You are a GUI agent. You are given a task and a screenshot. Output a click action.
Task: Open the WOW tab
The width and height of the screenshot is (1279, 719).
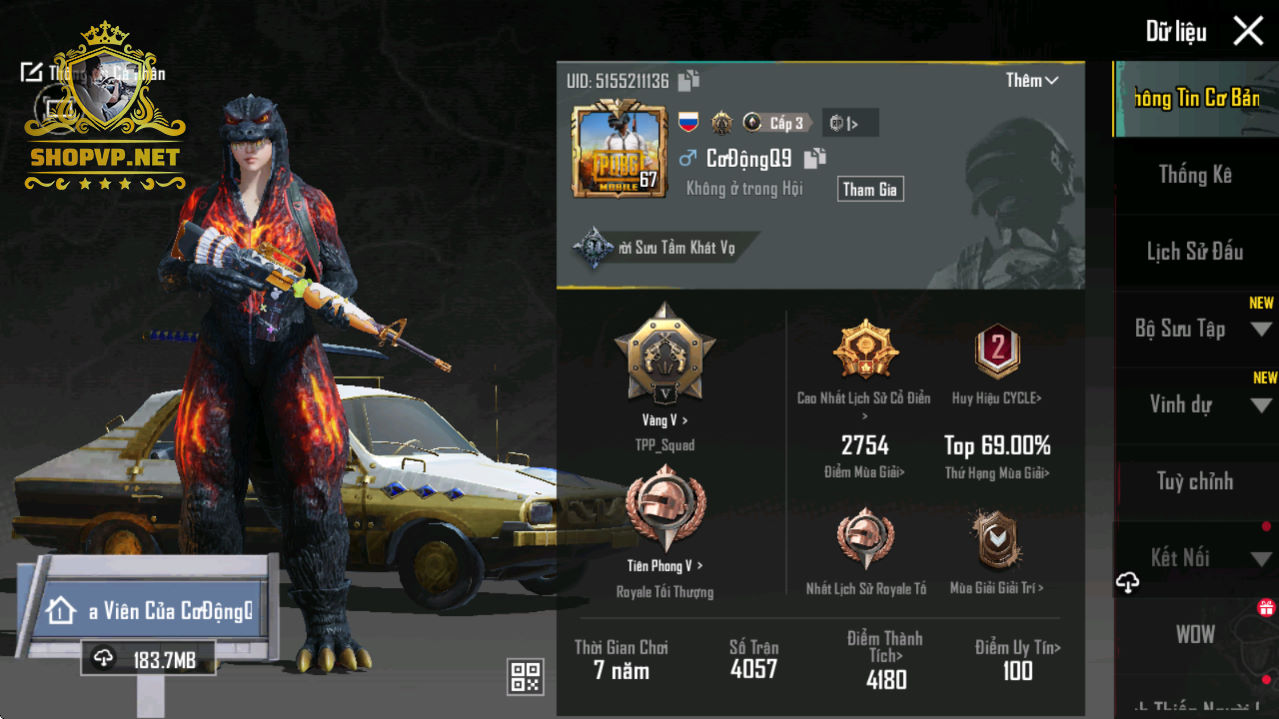pos(1195,634)
